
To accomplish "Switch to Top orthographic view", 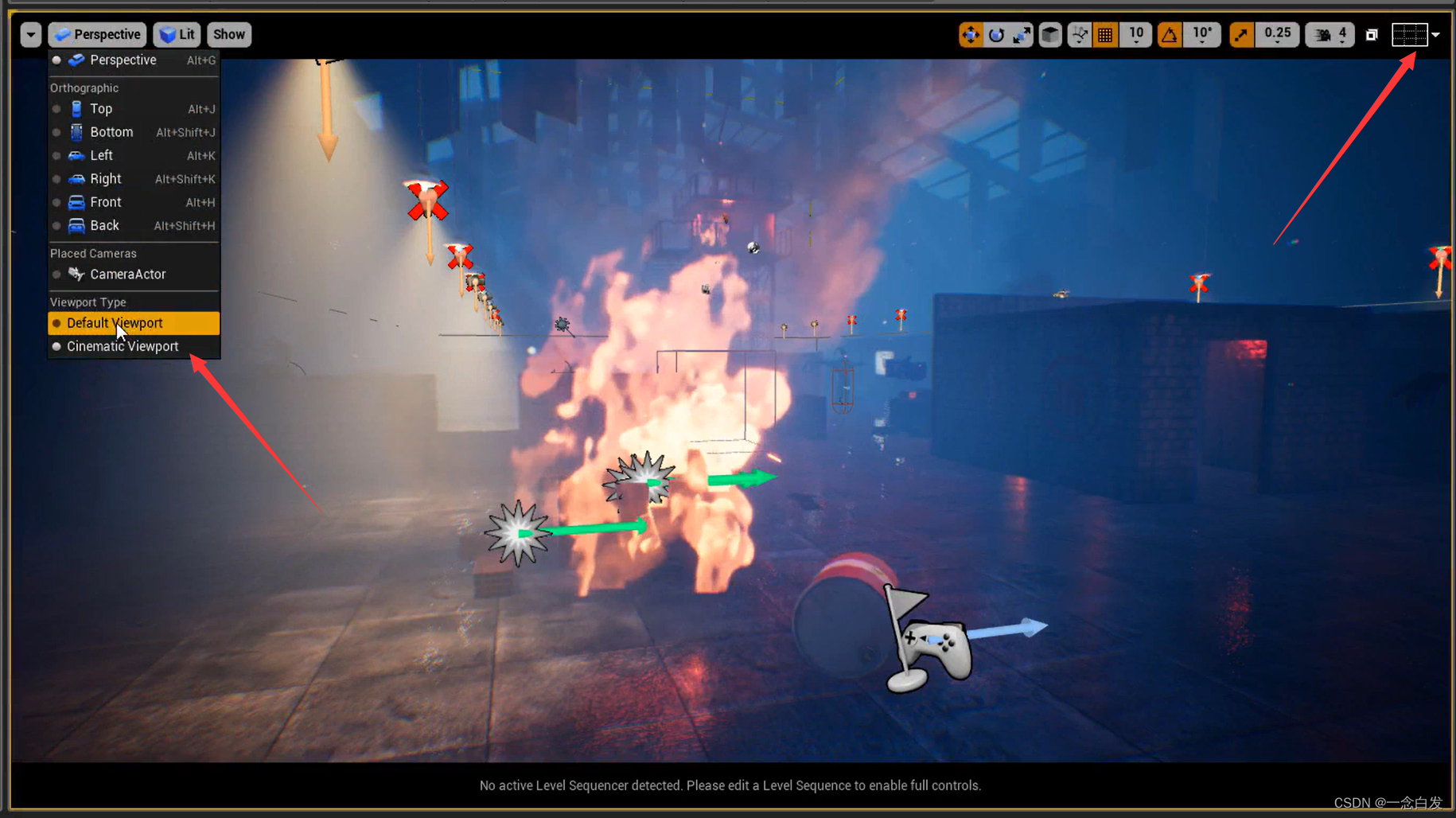I will (x=101, y=109).
